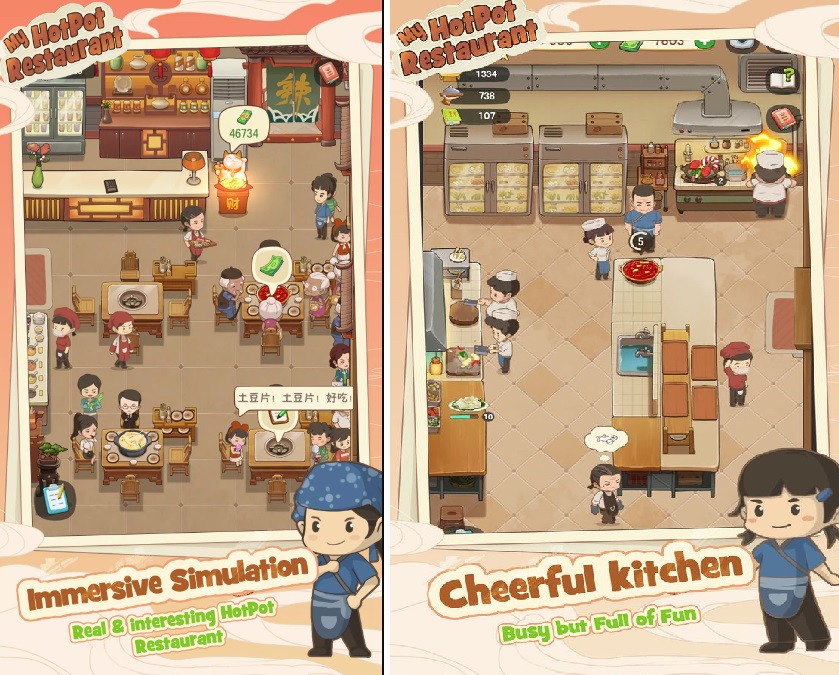Open the help book with question mark
This screenshot has width=839, height=675.
pos(781,78)
